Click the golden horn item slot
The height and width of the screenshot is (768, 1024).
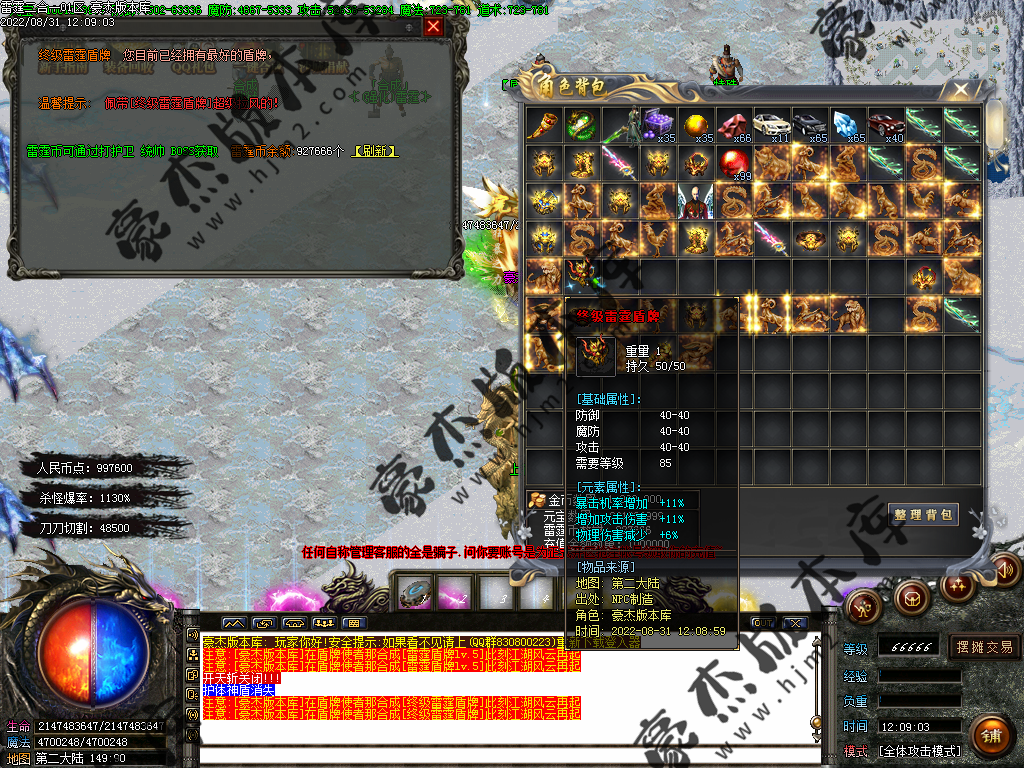[543, 125]
